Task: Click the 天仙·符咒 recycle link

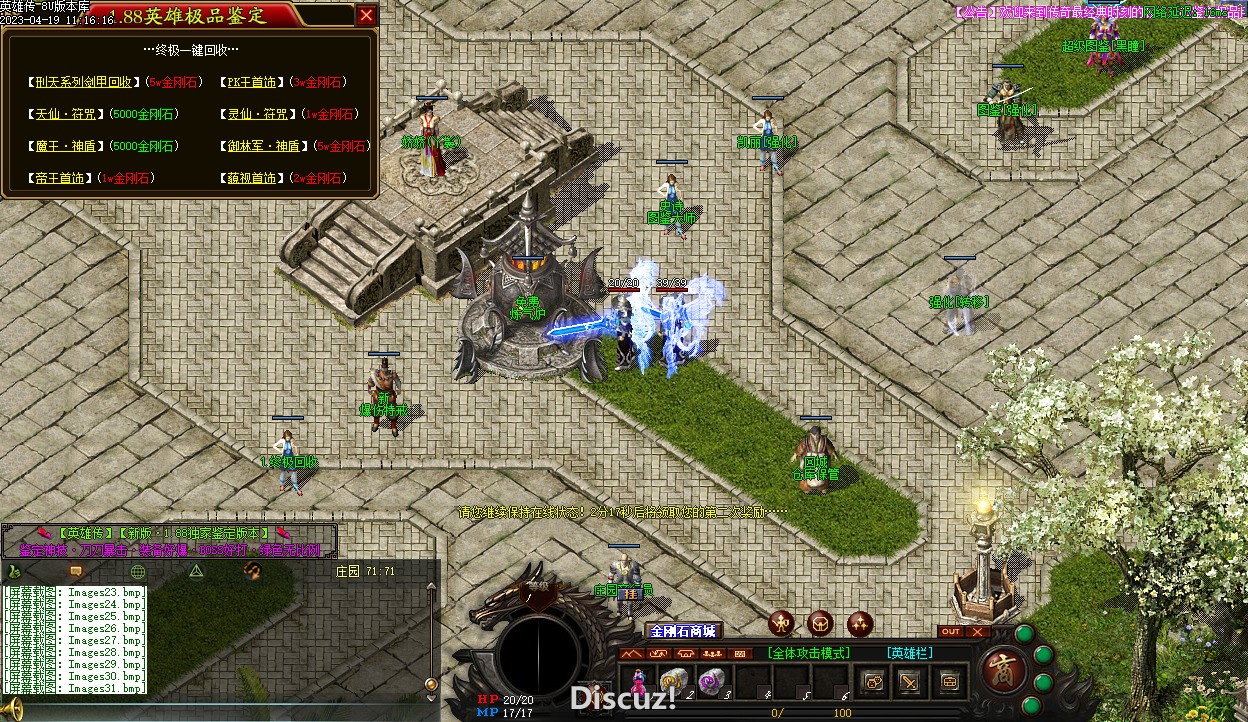Action: coord(67,114)
